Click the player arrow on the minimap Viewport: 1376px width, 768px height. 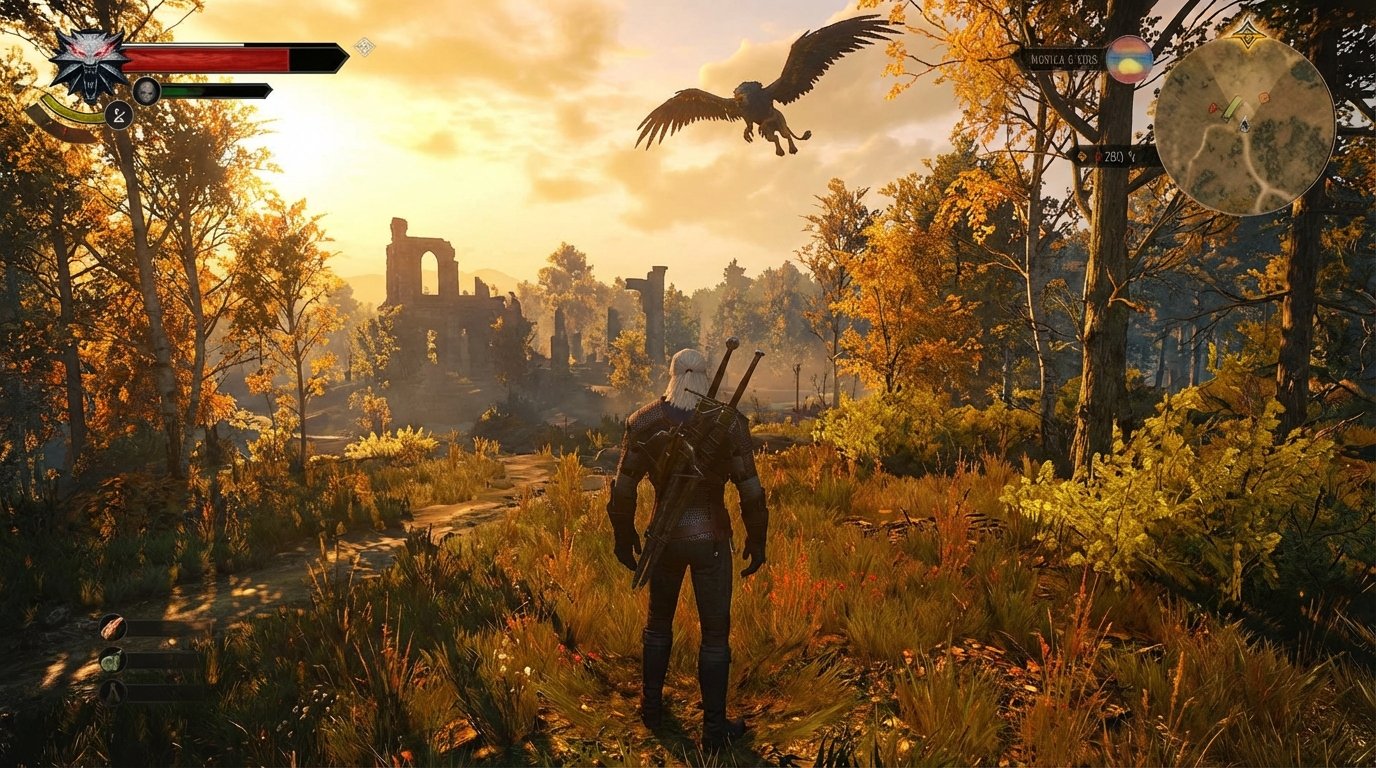[1244, 125]
